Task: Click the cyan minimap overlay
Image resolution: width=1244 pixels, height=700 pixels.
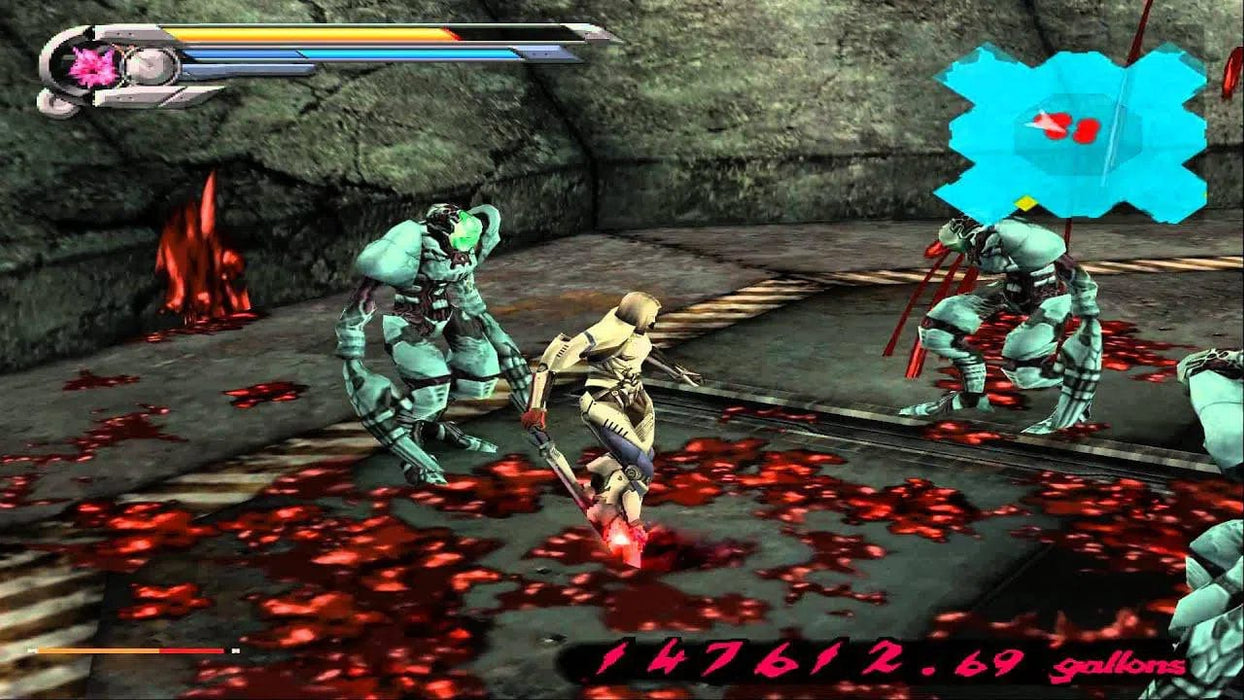Action: 1070,132
